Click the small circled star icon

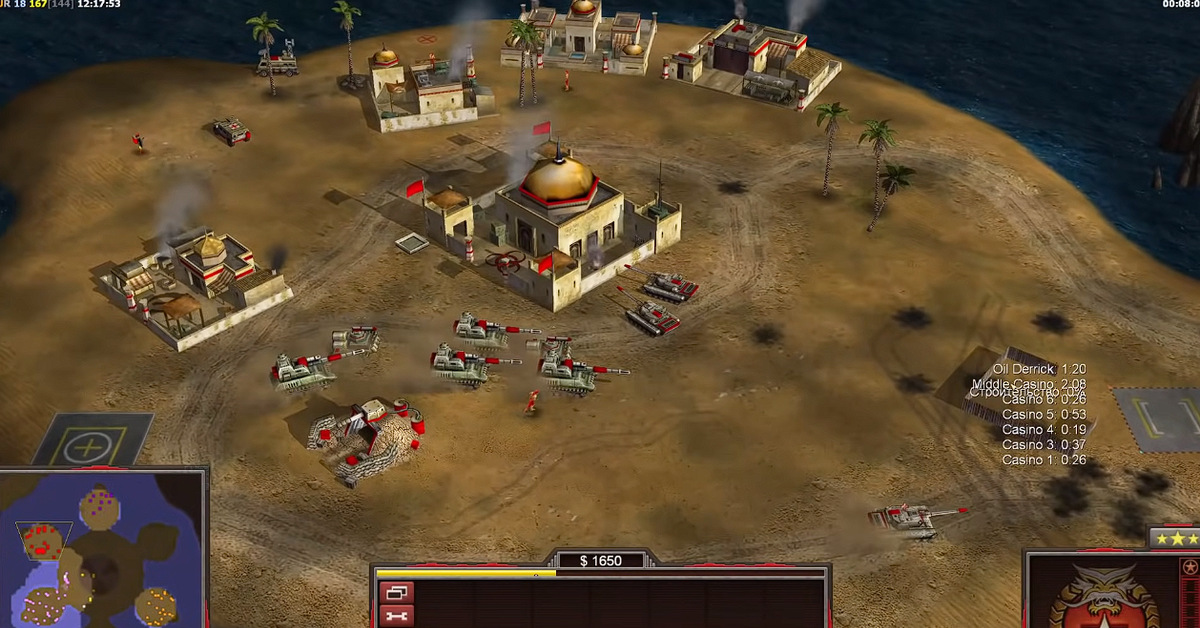coord(1190,568)
